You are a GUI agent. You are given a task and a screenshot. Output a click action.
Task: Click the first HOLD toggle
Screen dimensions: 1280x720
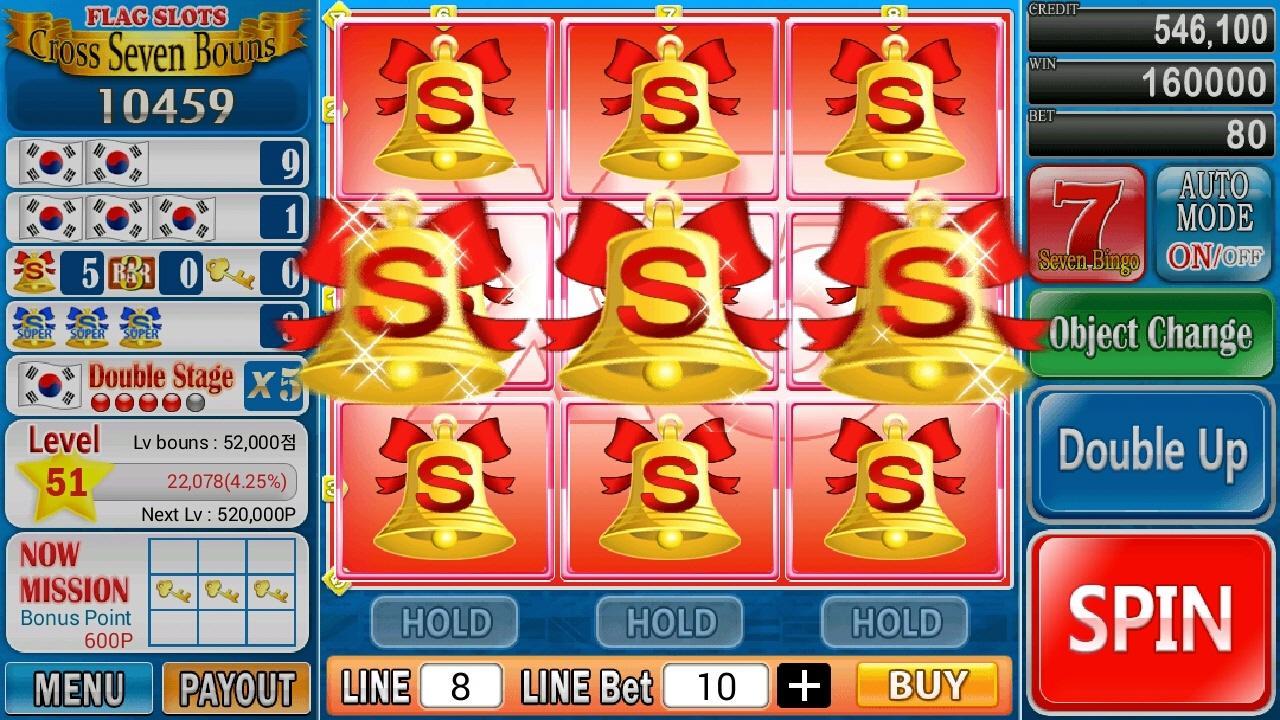pos(444,622)
